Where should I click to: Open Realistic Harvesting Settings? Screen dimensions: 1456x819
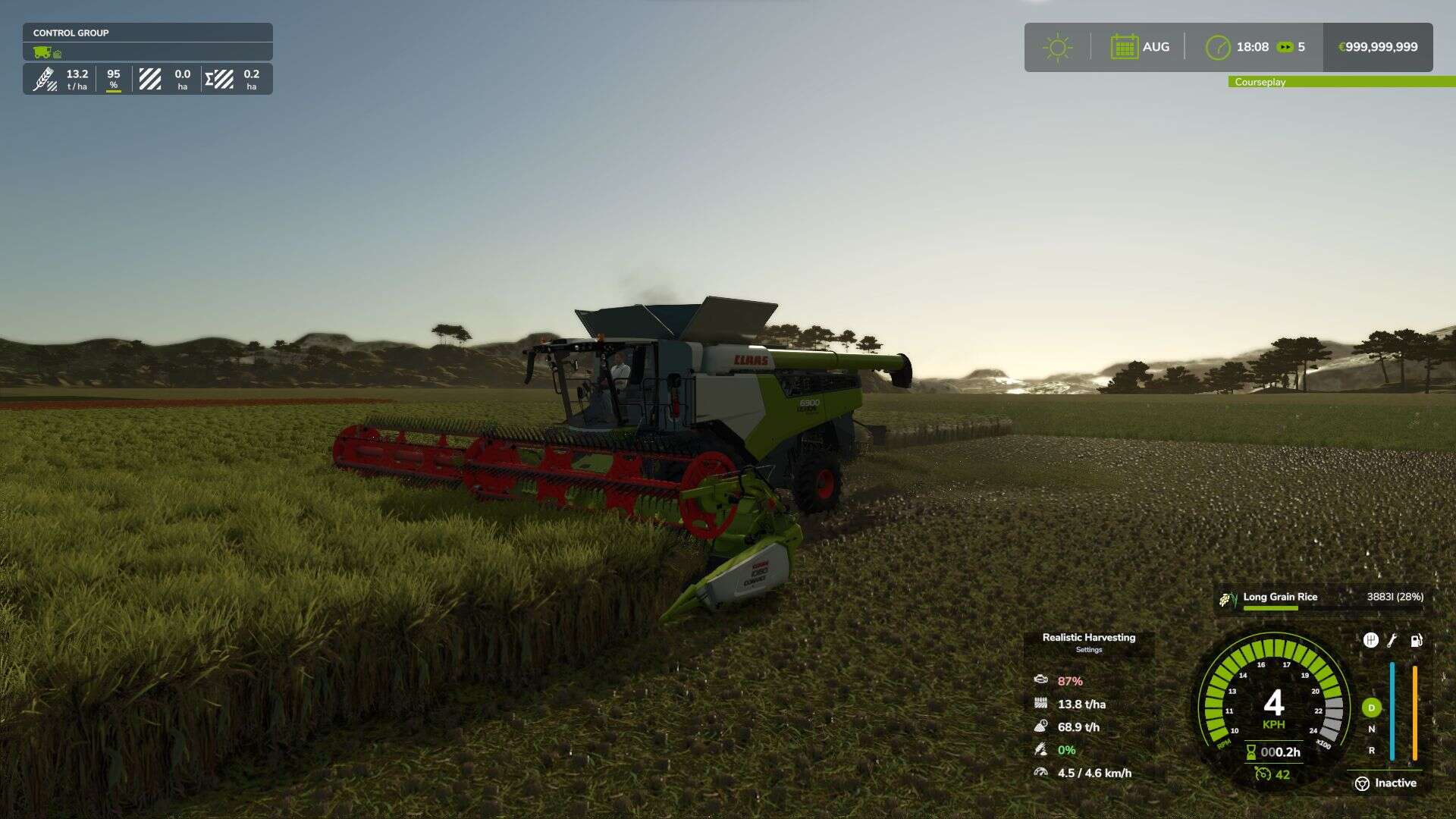point(1088,642)
